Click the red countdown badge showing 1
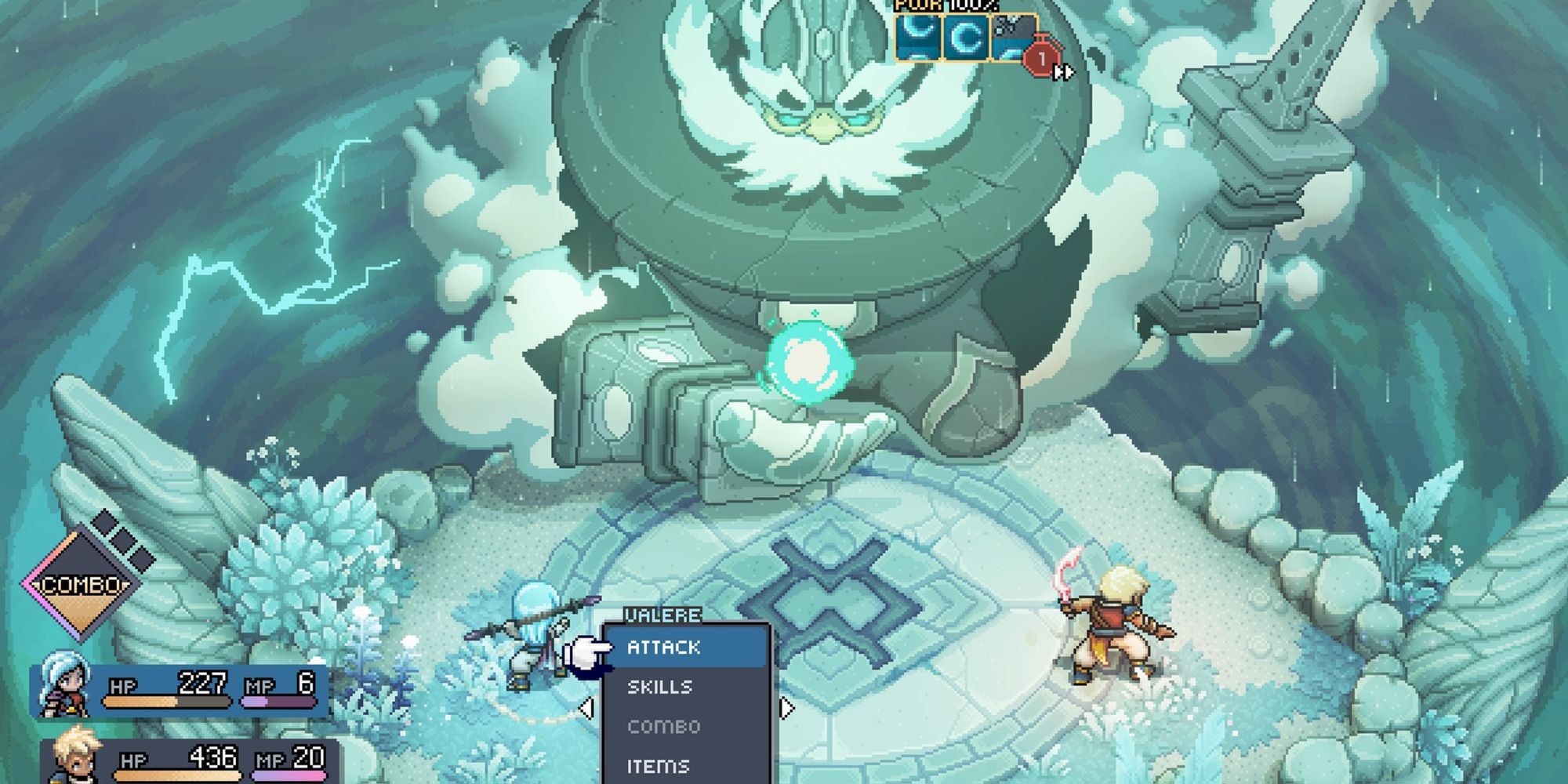1568x784 pixels. (x=1043, y=59)
